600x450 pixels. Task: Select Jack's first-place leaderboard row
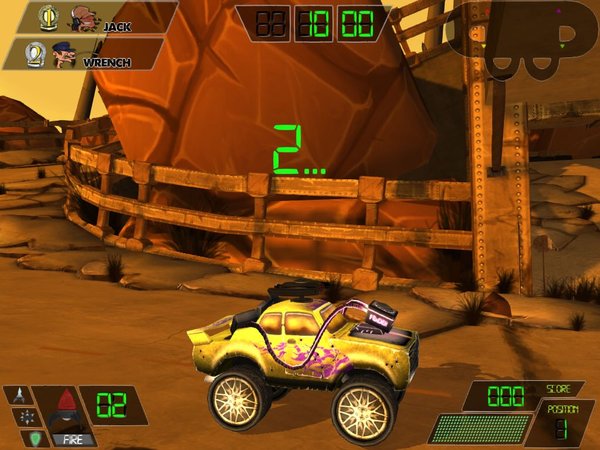point(90,17)
